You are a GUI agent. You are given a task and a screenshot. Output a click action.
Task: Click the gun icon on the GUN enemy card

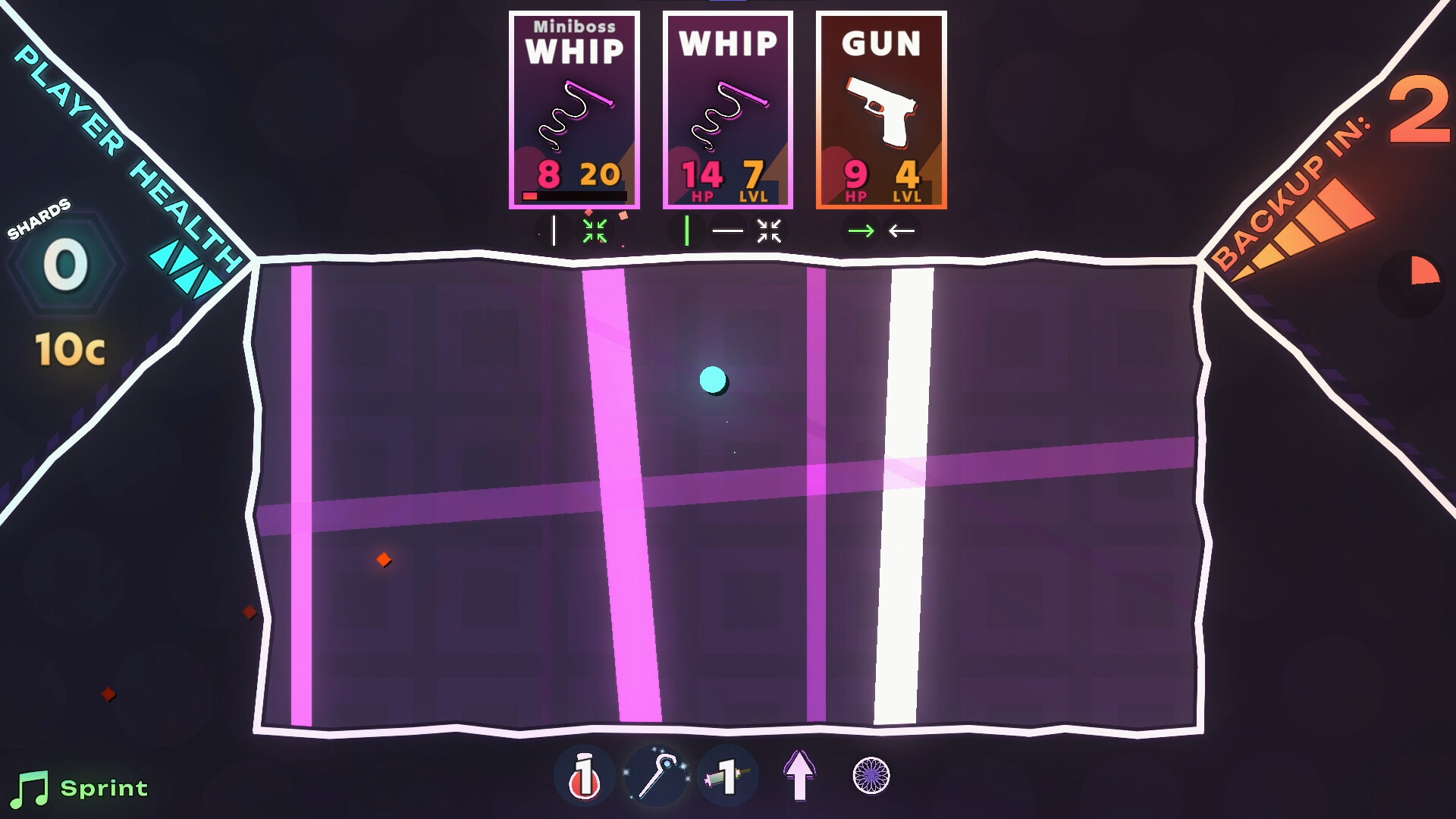click(x=881, y=112)
